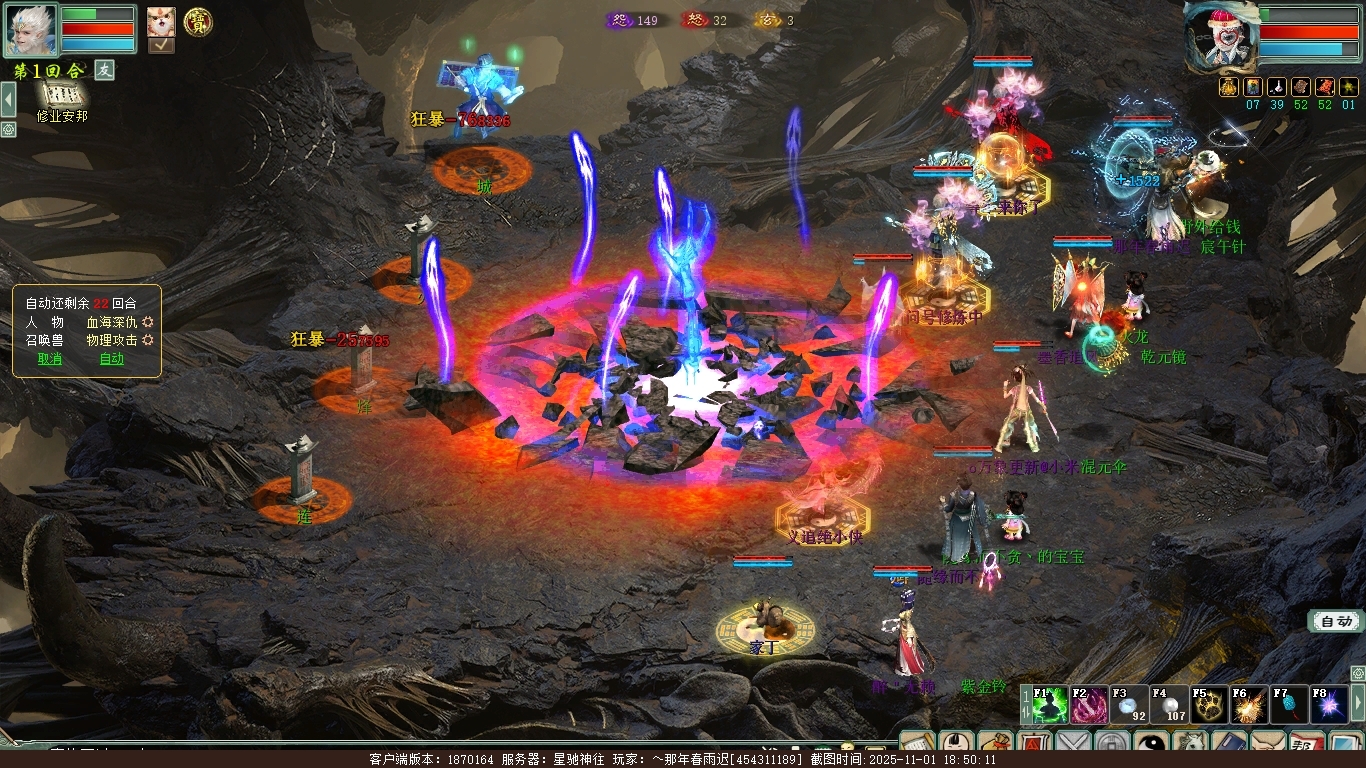The width and height of the screenshot is (1366, 768).
Task: Trigger the F6 firework explosion skill
Action: (x=1249, y=705)
